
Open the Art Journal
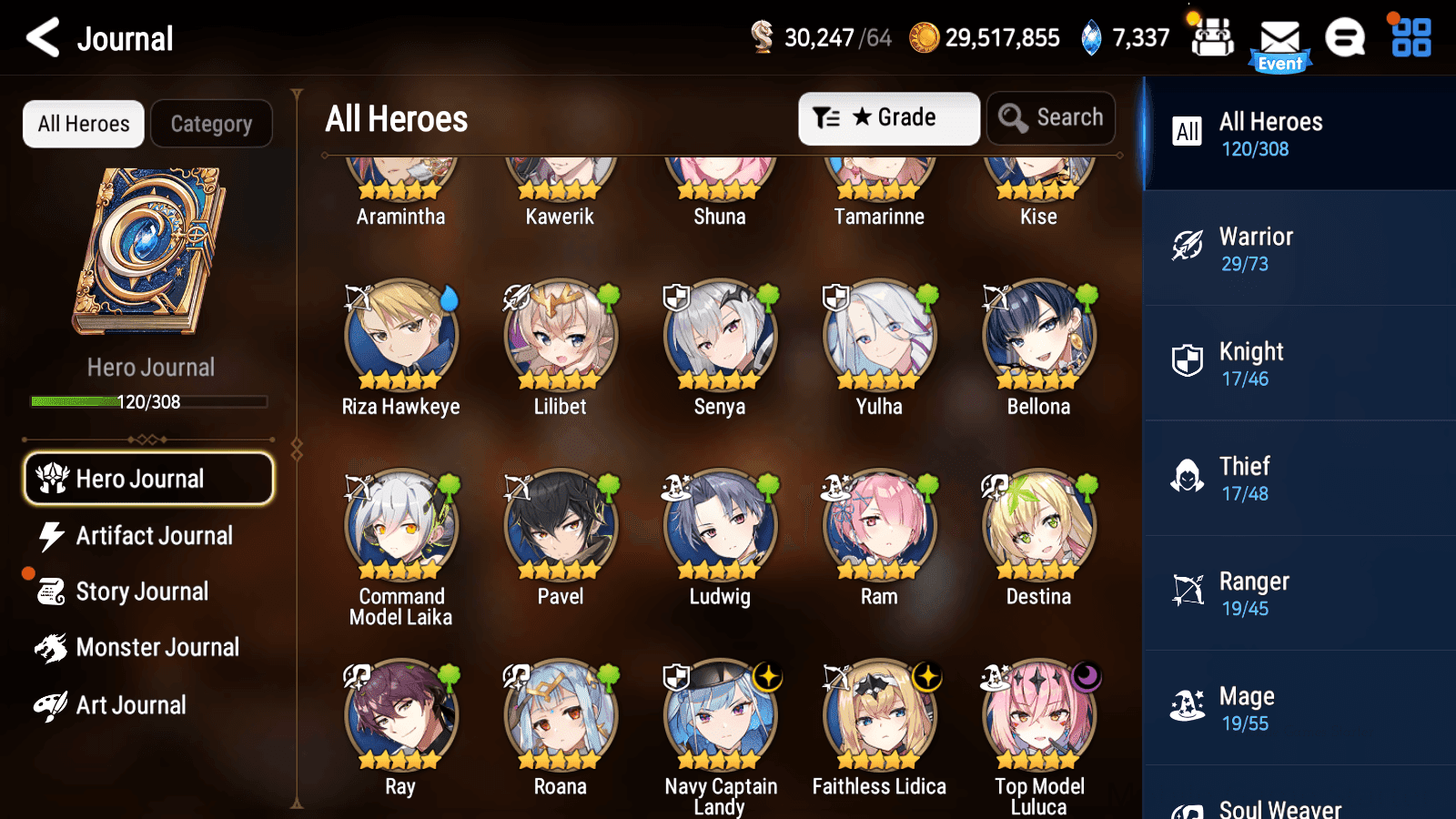click(130, 704)
